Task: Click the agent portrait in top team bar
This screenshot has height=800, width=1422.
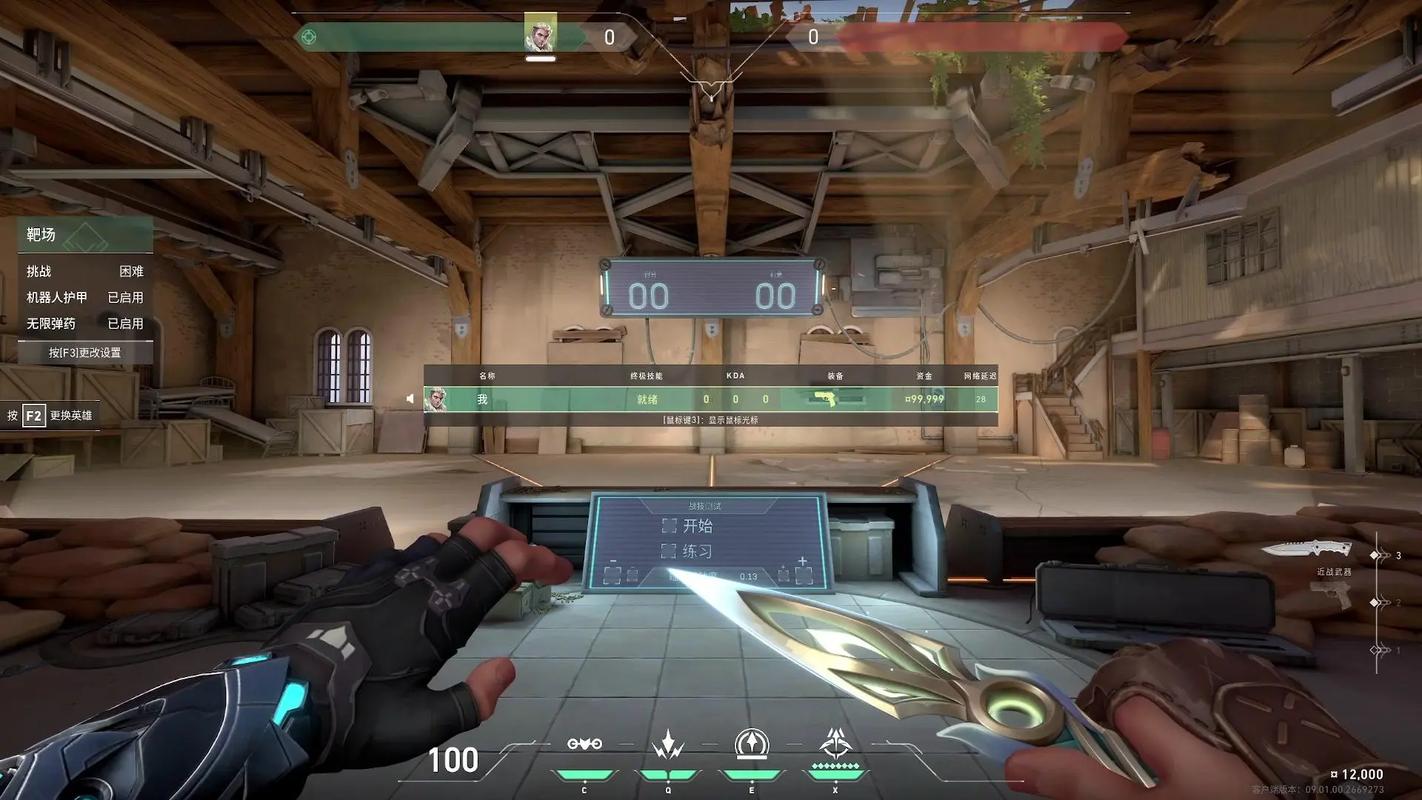Action: point(540,37)
